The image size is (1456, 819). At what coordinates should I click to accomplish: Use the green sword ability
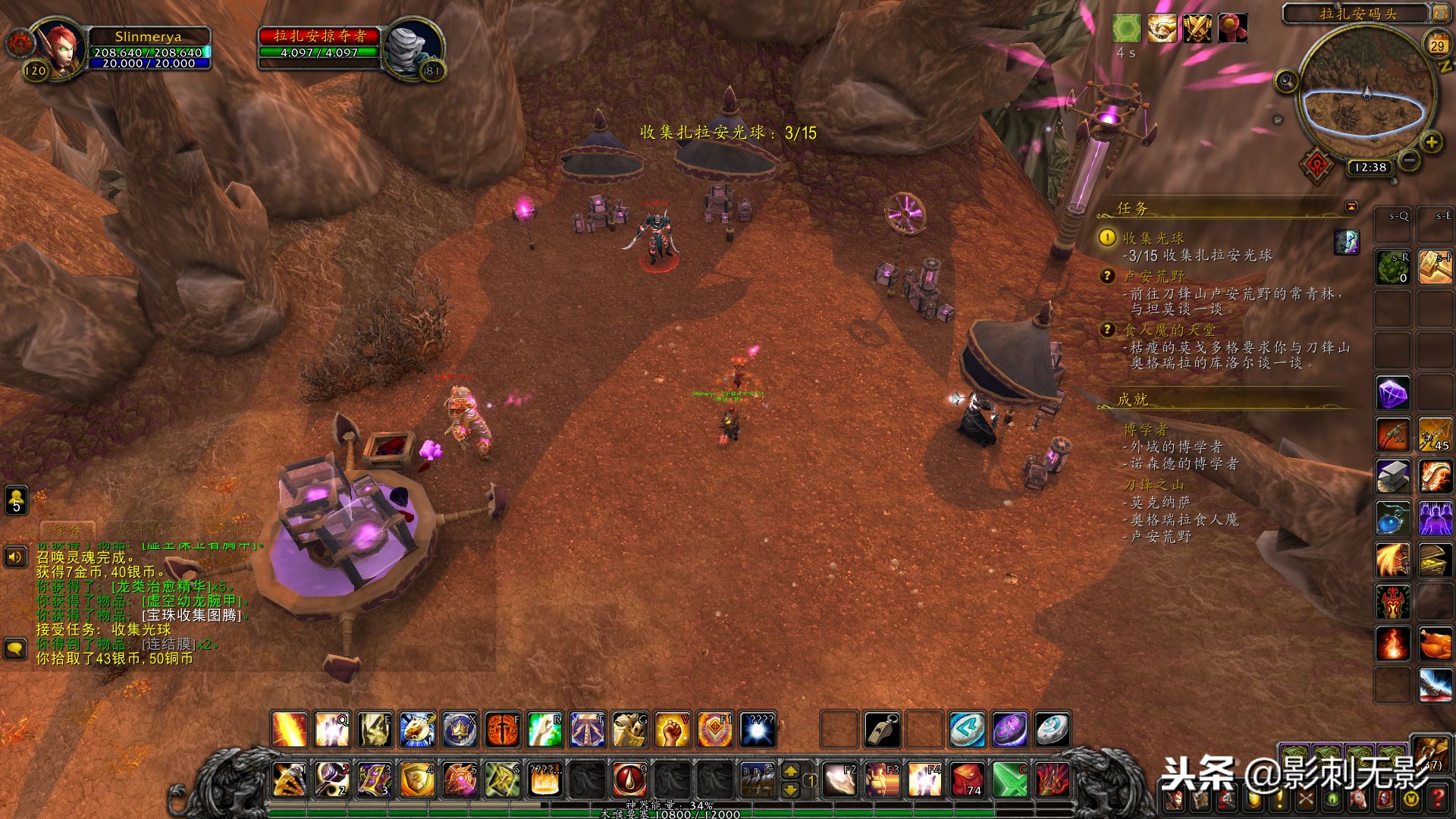(1010, 779)
